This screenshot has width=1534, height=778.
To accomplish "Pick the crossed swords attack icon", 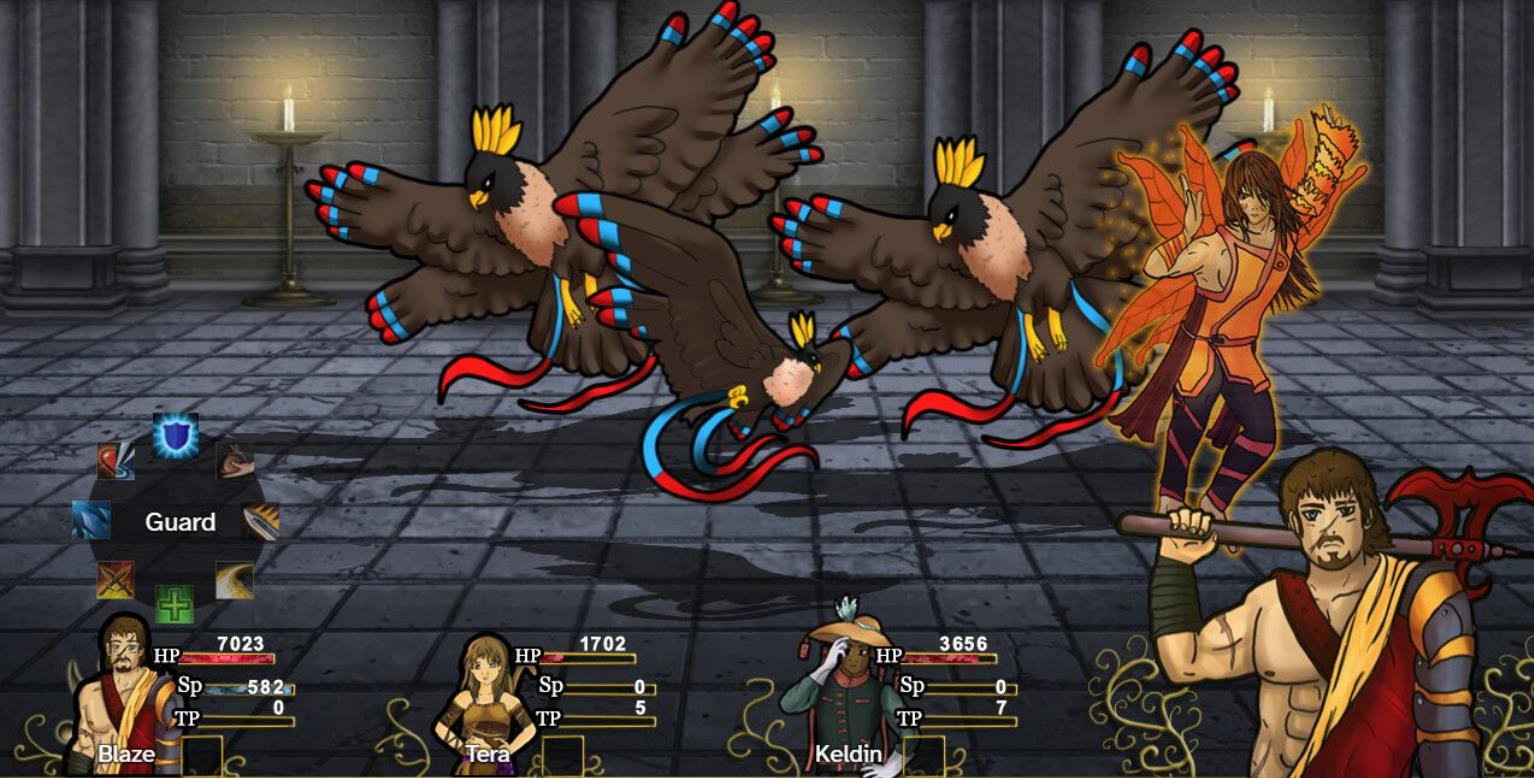I will (116, 580).
